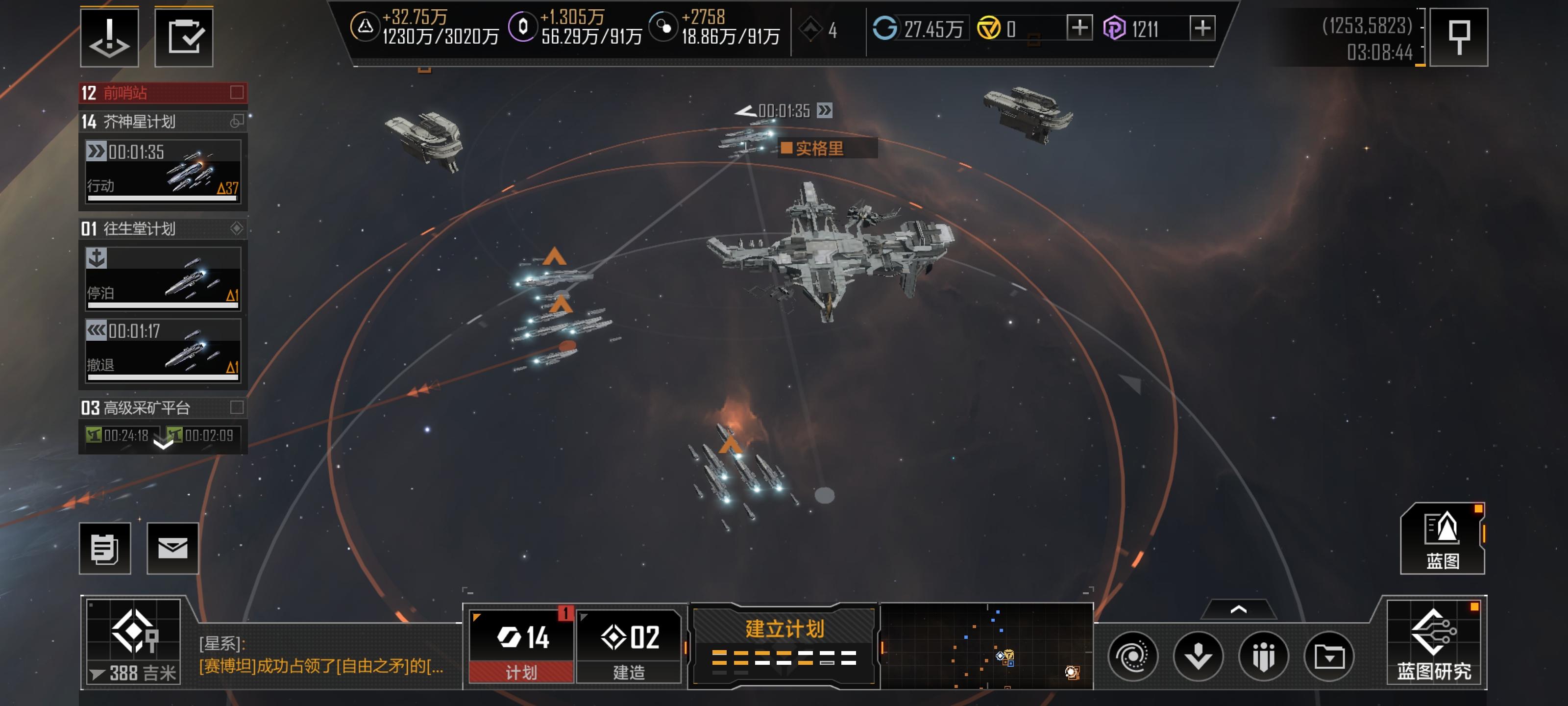Open the mail envelope icon

(173, 548)
